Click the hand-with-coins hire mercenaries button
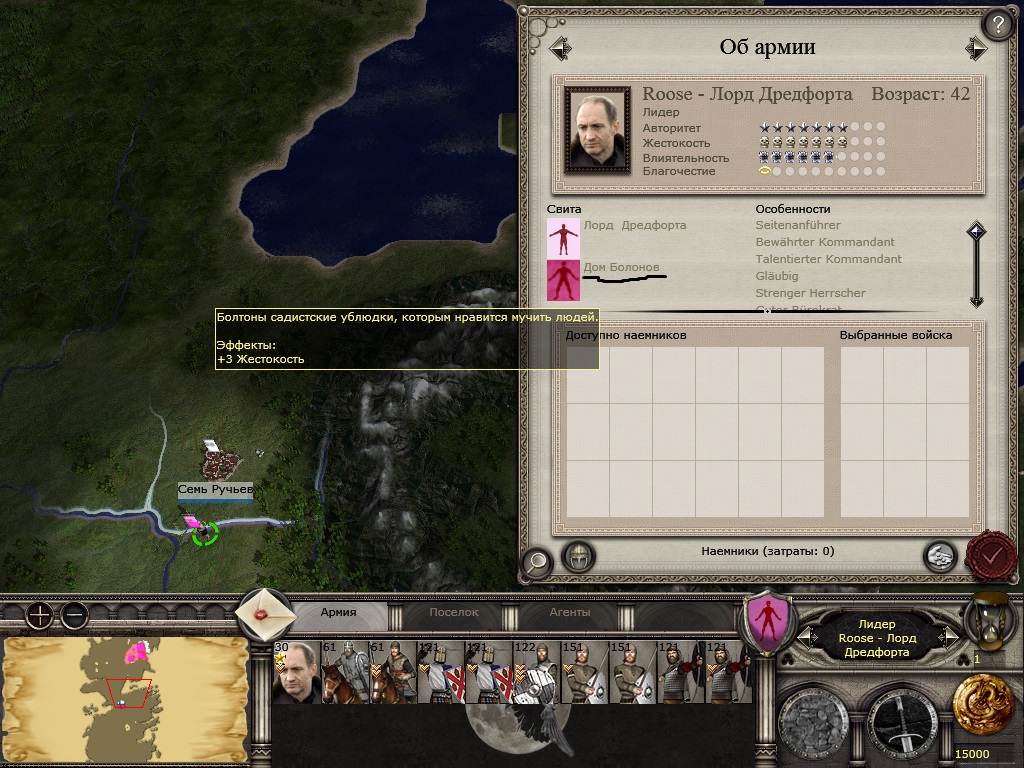Viewport: 1024px width, 768px height. point(938,556)
